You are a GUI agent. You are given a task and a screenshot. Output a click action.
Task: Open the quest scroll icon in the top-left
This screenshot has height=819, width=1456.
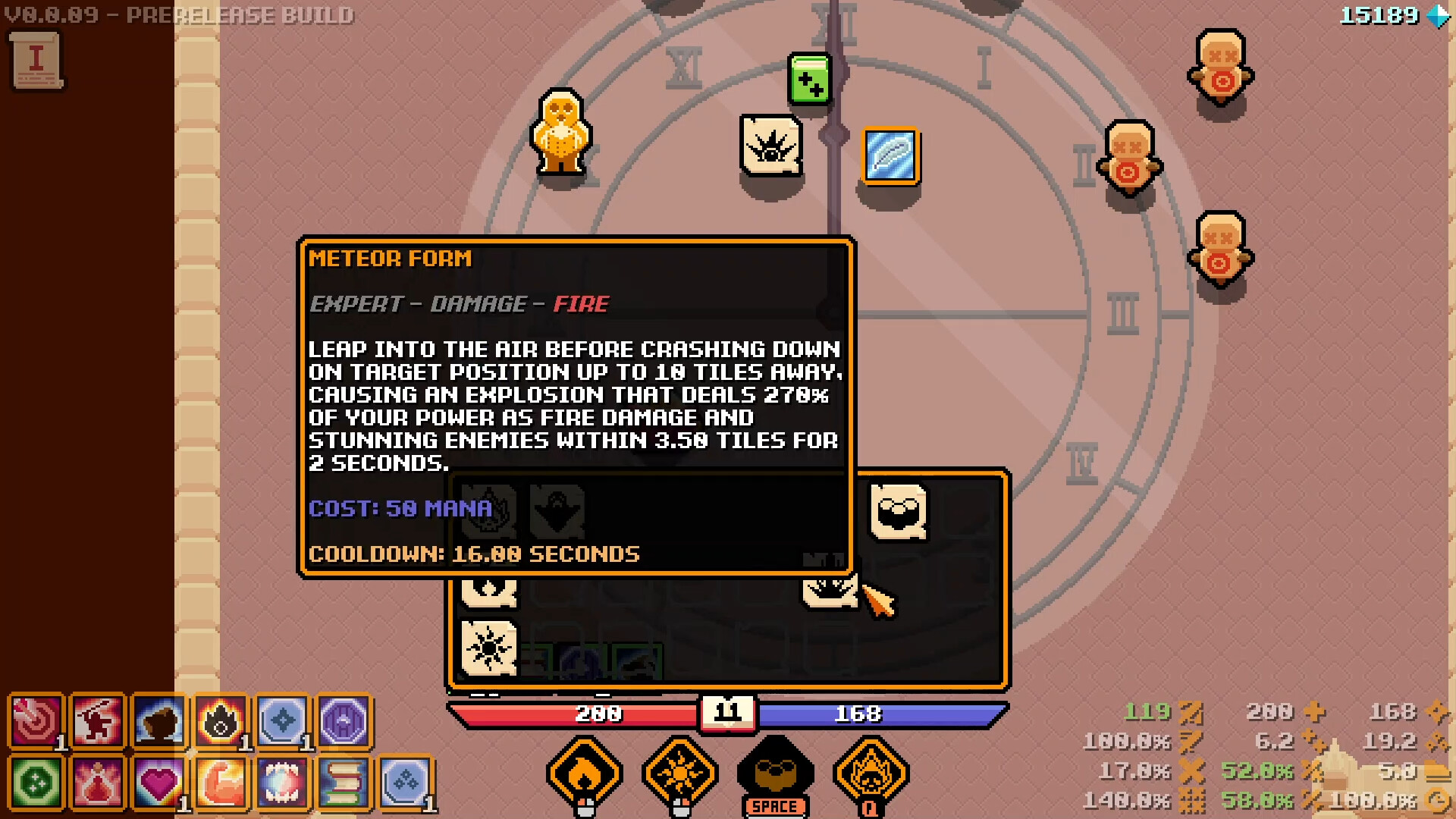pos(36,61)
